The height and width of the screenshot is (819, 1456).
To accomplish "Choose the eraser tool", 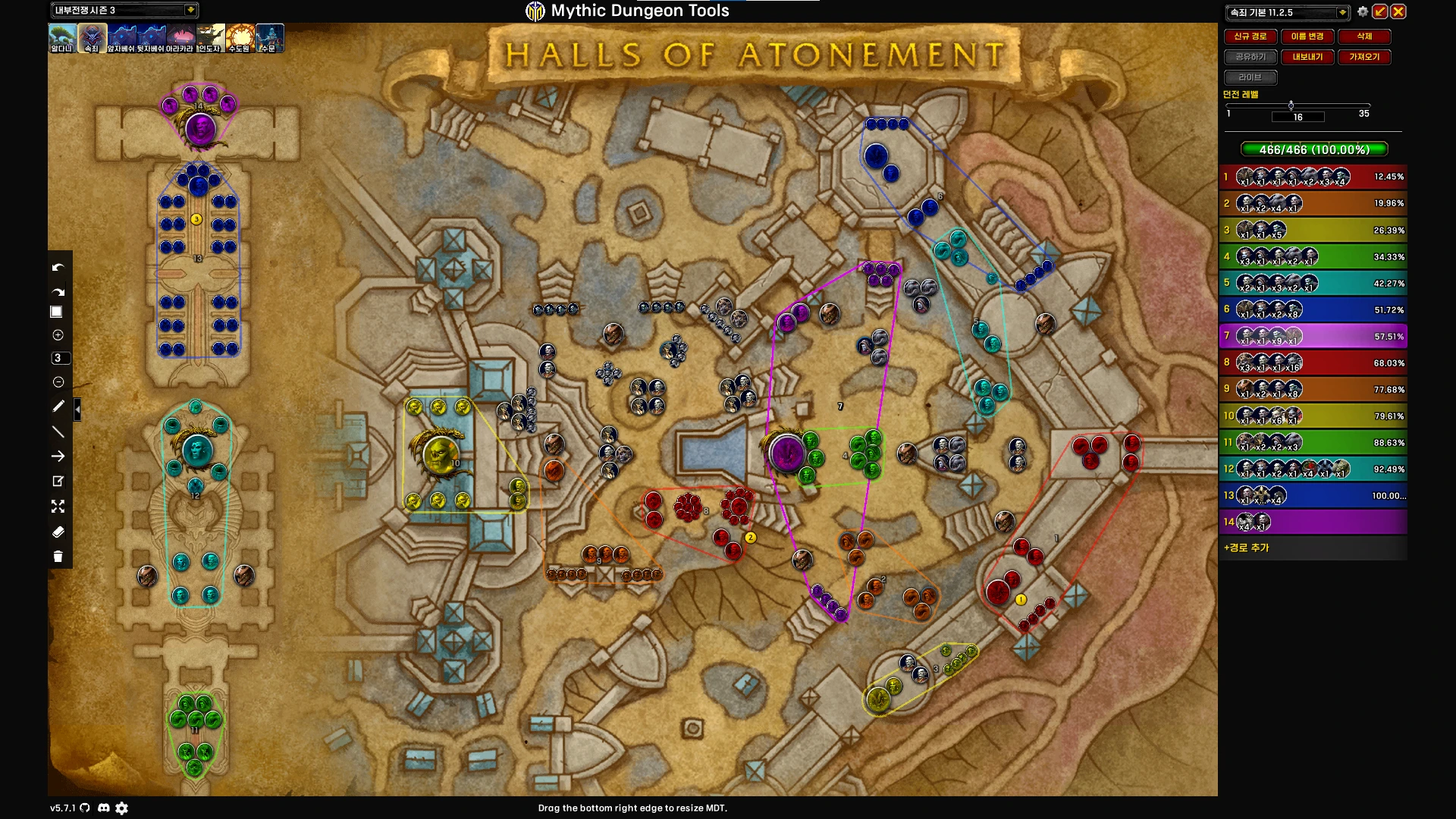I will [58, 532].
